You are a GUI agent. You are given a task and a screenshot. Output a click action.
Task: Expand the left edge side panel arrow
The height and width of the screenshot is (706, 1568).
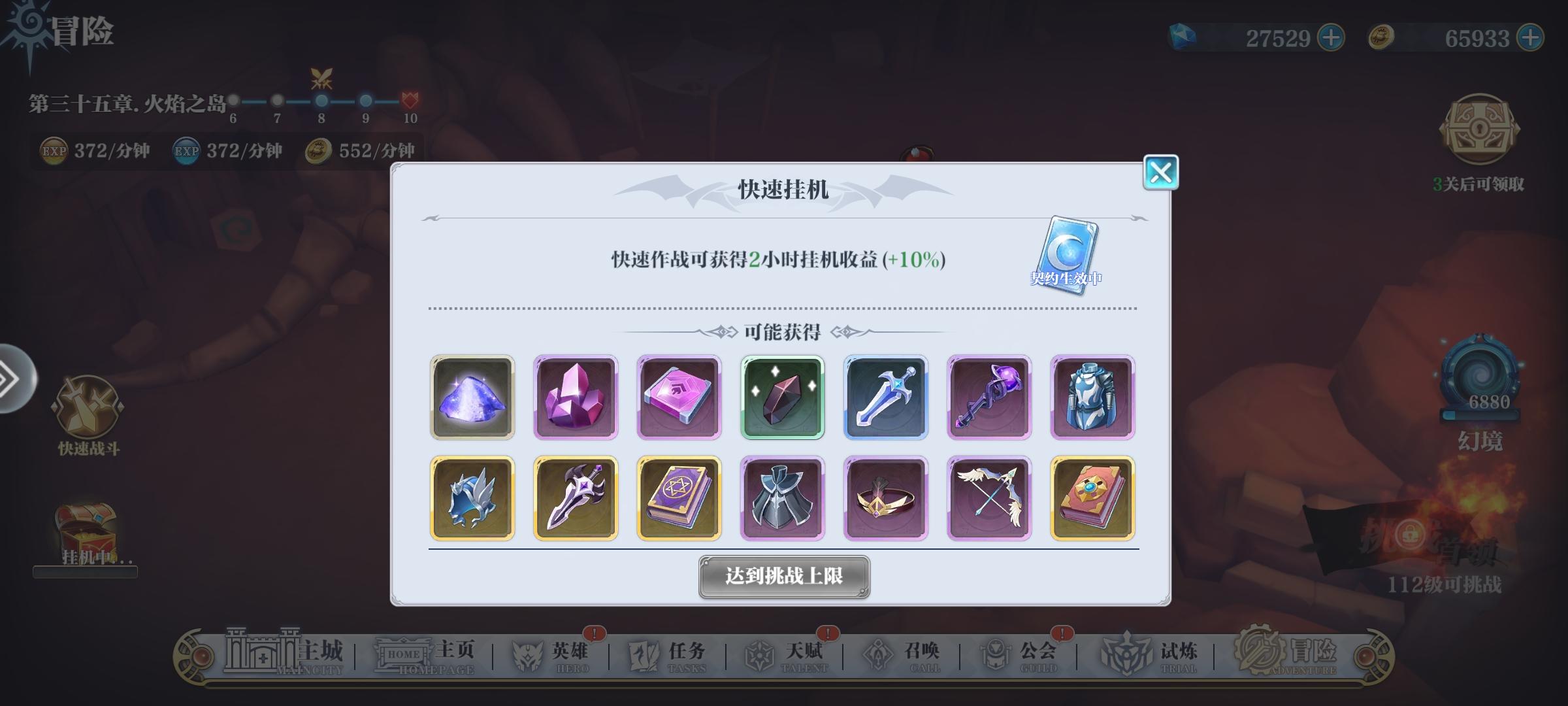tap(8, 379)
